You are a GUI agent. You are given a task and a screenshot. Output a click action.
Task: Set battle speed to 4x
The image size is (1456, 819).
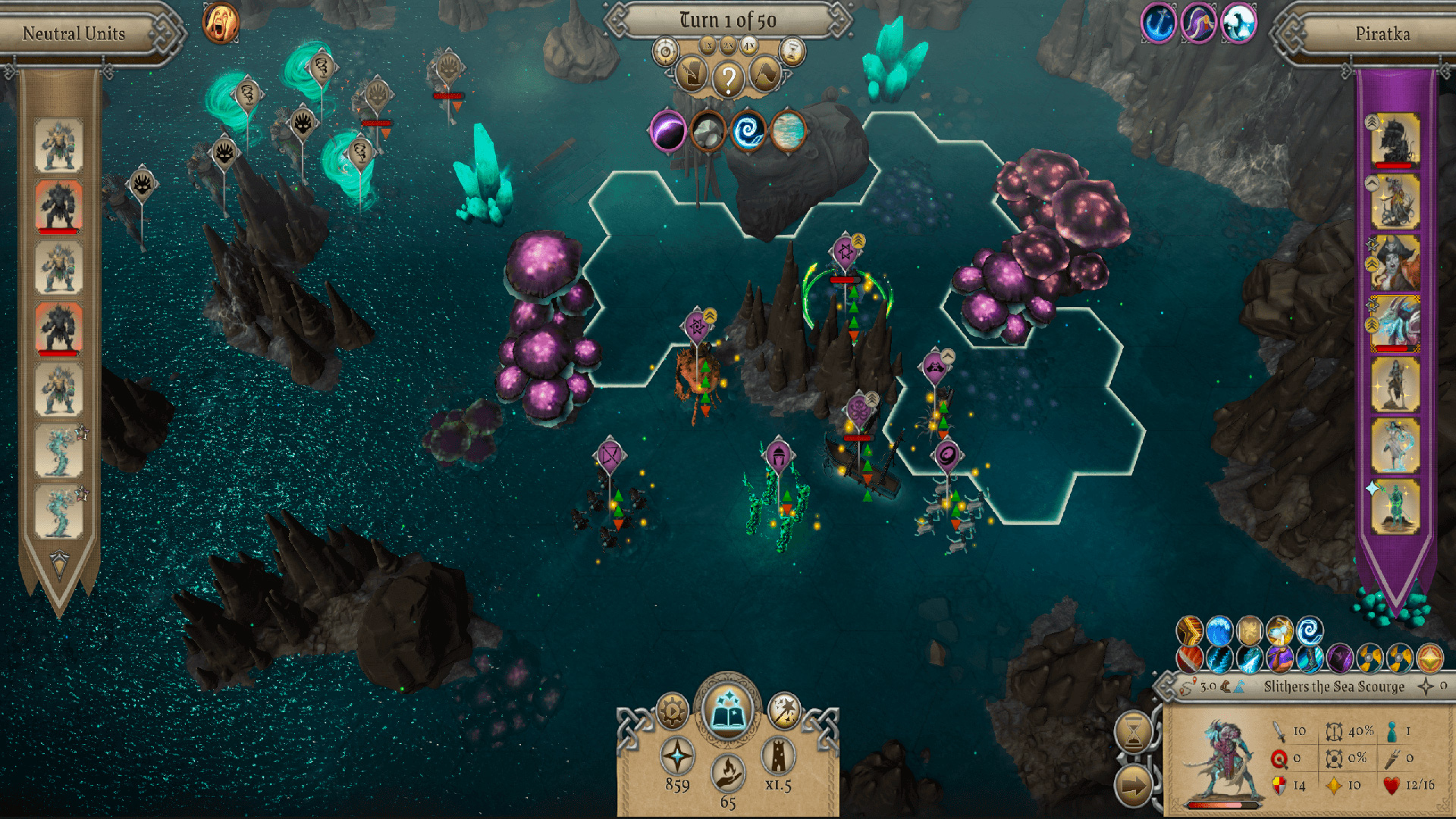point(749,46)
